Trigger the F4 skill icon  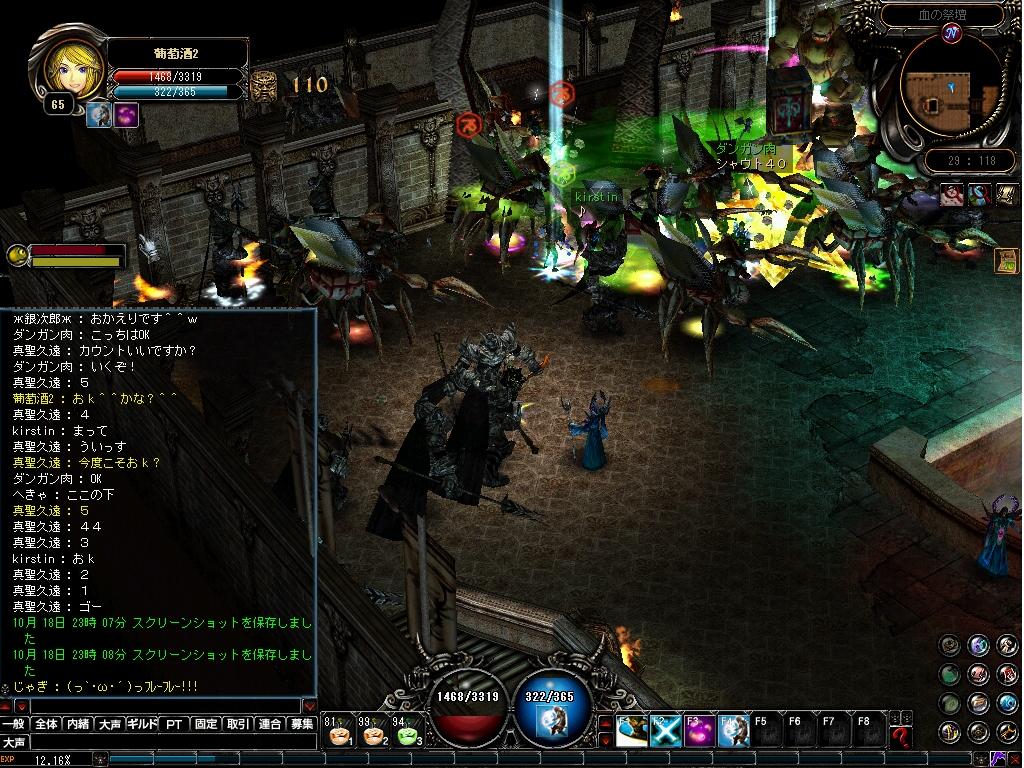click(x=732, y=732)
